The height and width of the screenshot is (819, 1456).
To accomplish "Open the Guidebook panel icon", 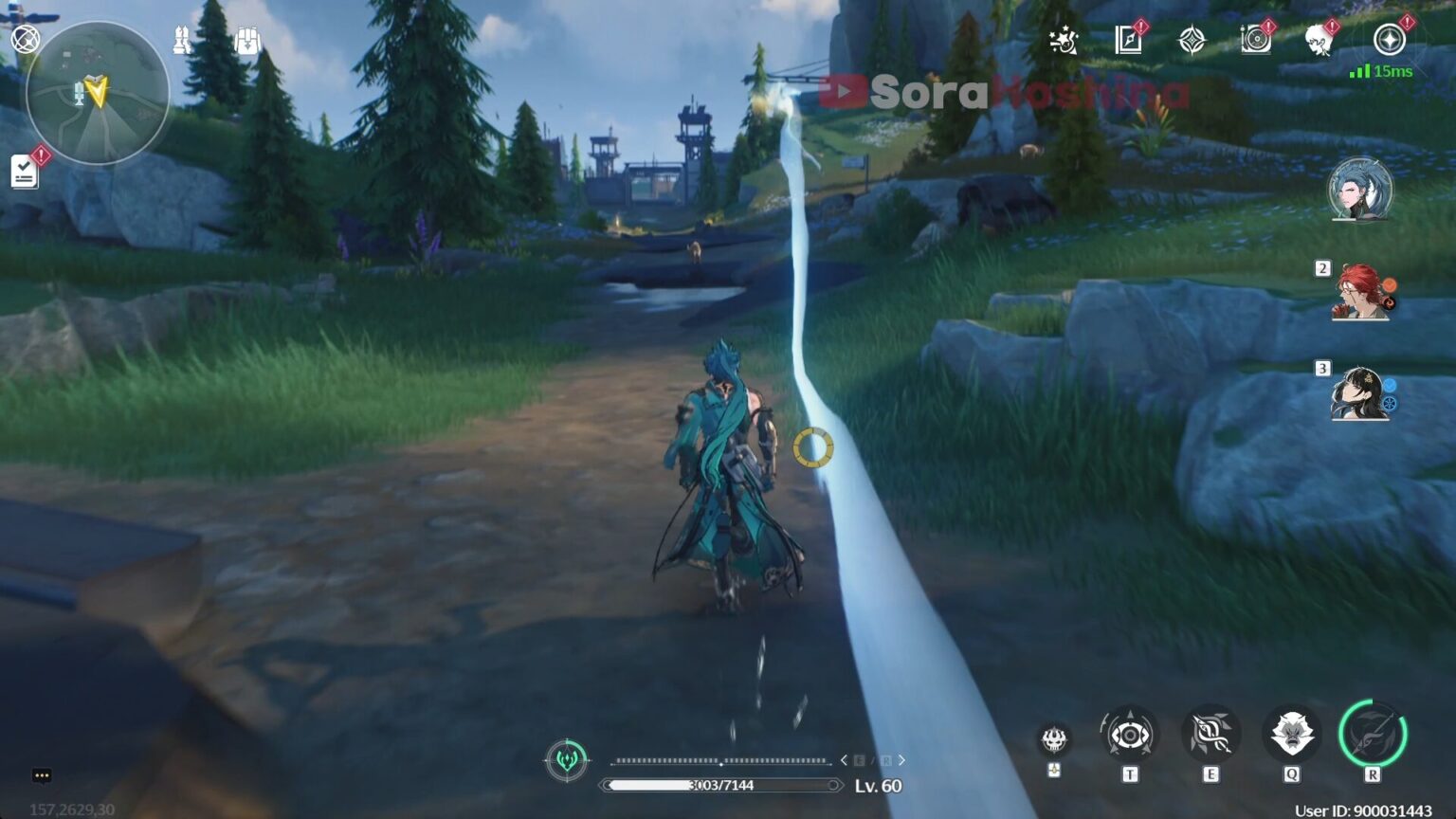I will pos(1127,40).
